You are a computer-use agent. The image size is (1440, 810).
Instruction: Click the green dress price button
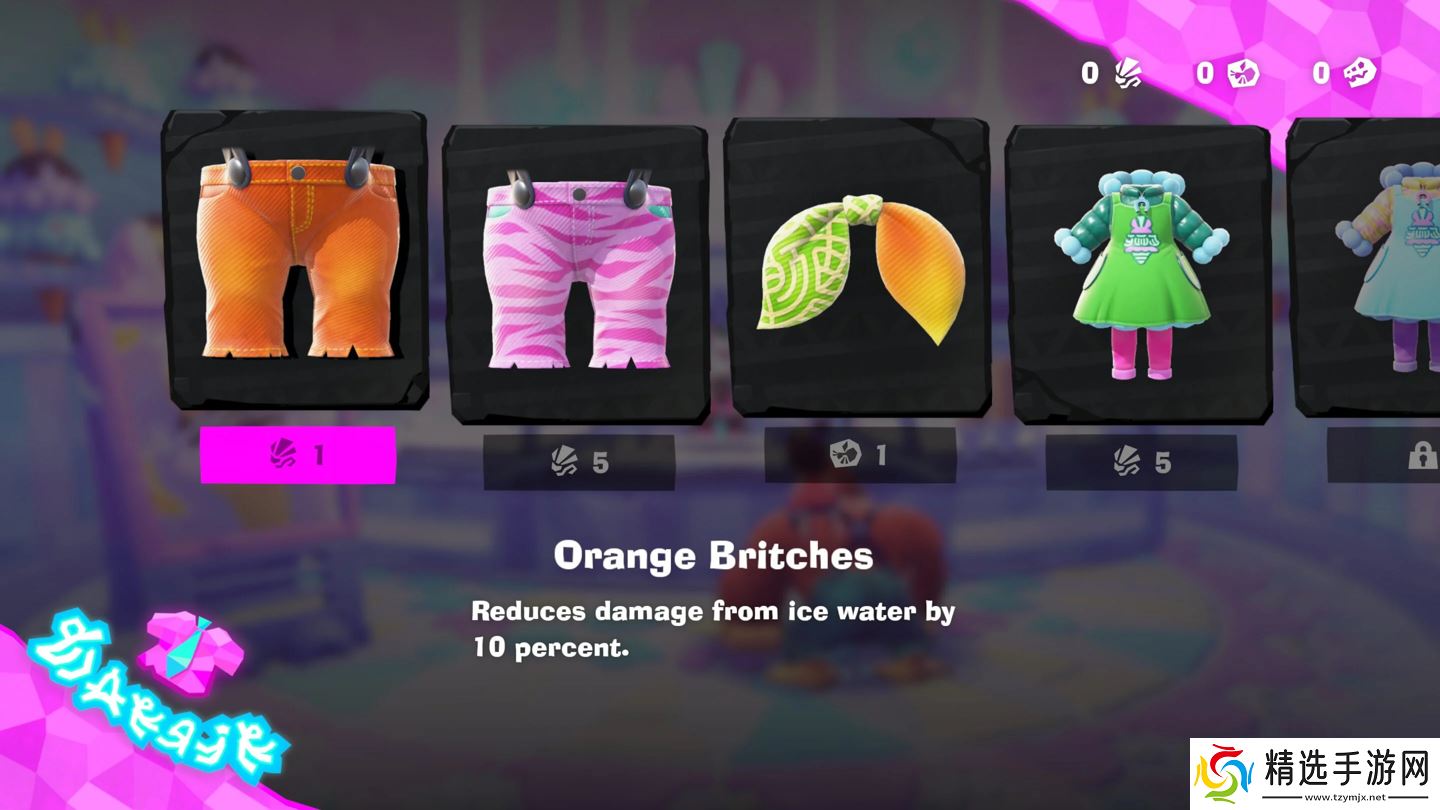(1141, 462)
